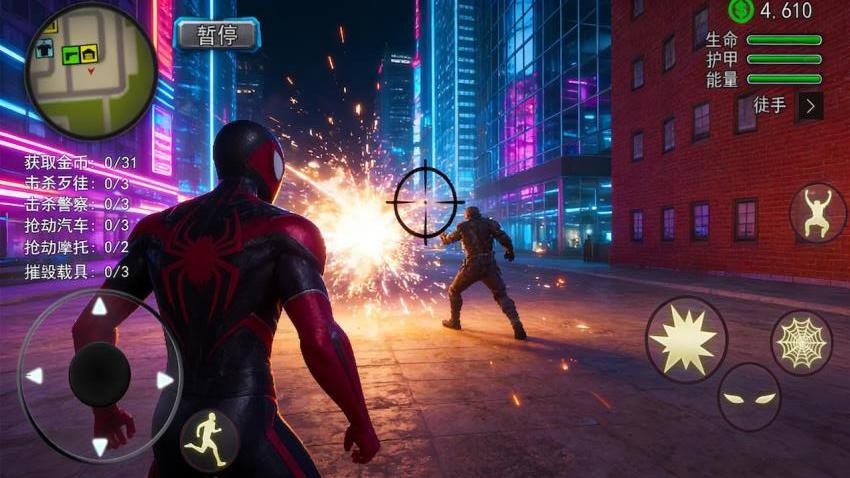Tap the jumping figure action button
The height and width of the screenshot is (478, 850).
click(817, 212)
